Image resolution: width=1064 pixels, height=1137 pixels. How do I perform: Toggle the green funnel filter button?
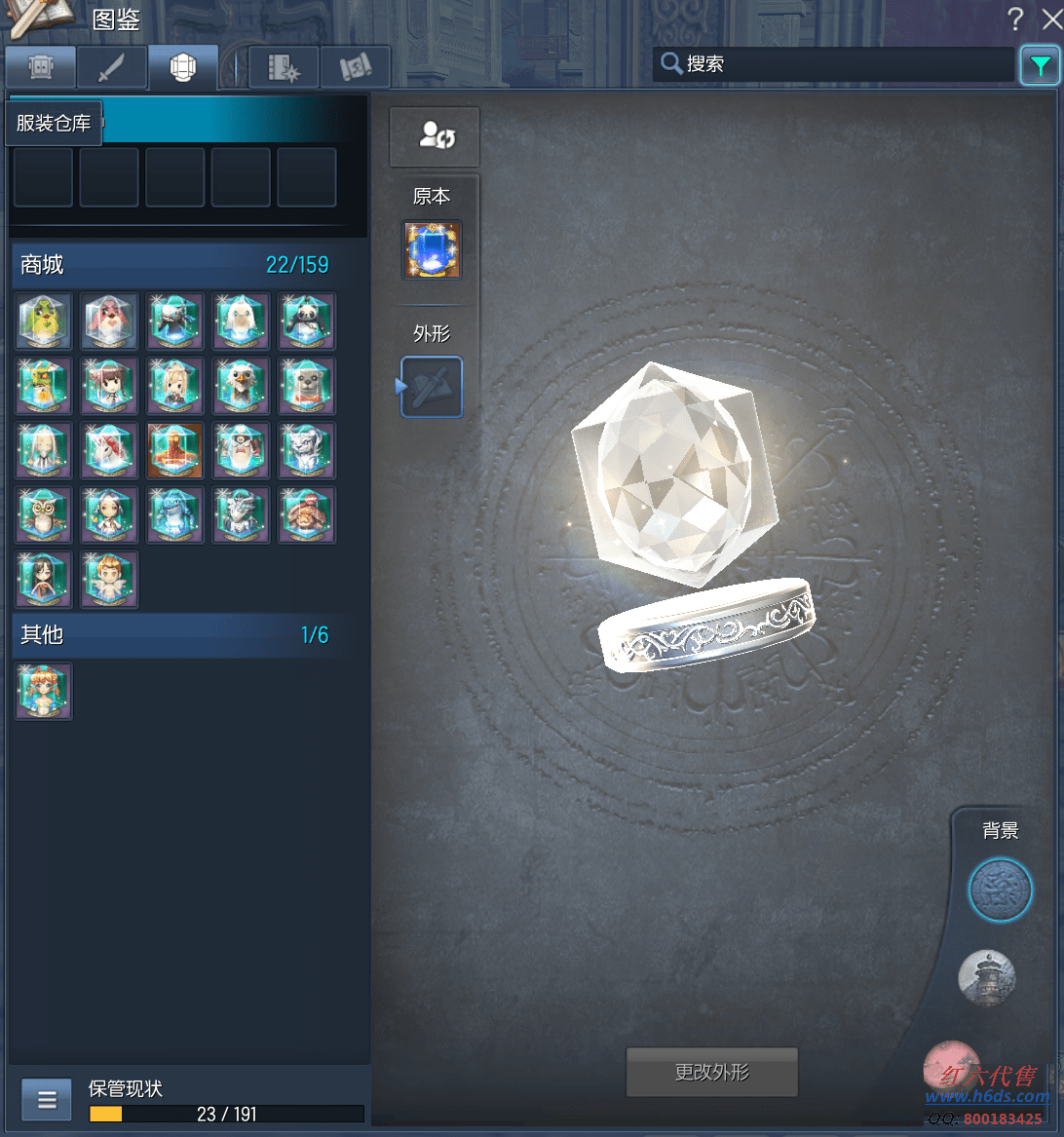[x=1040, y=66]
